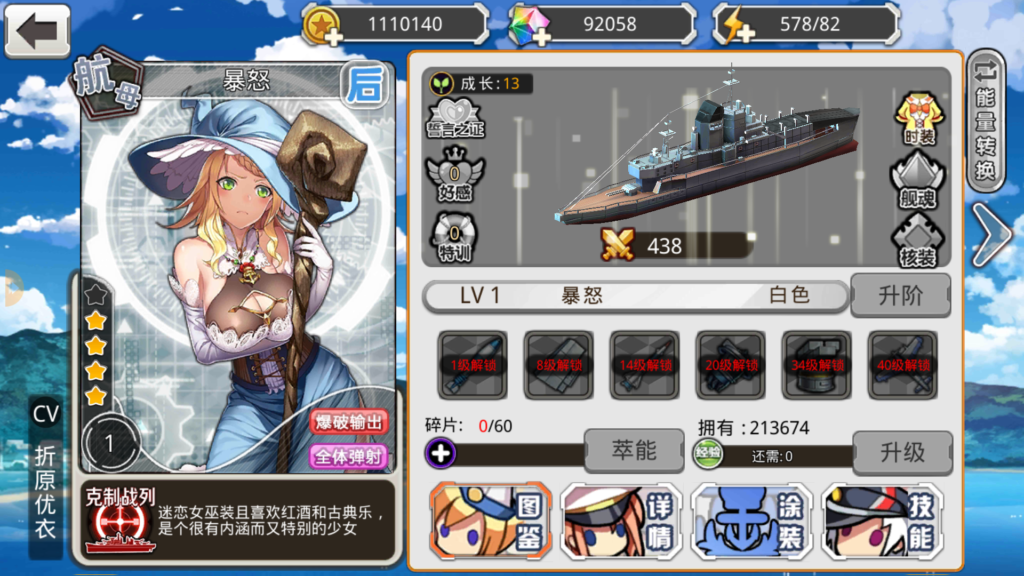Open the 详情 details tab
Viewport: 1024px width, 576px height.
point(621,520)
